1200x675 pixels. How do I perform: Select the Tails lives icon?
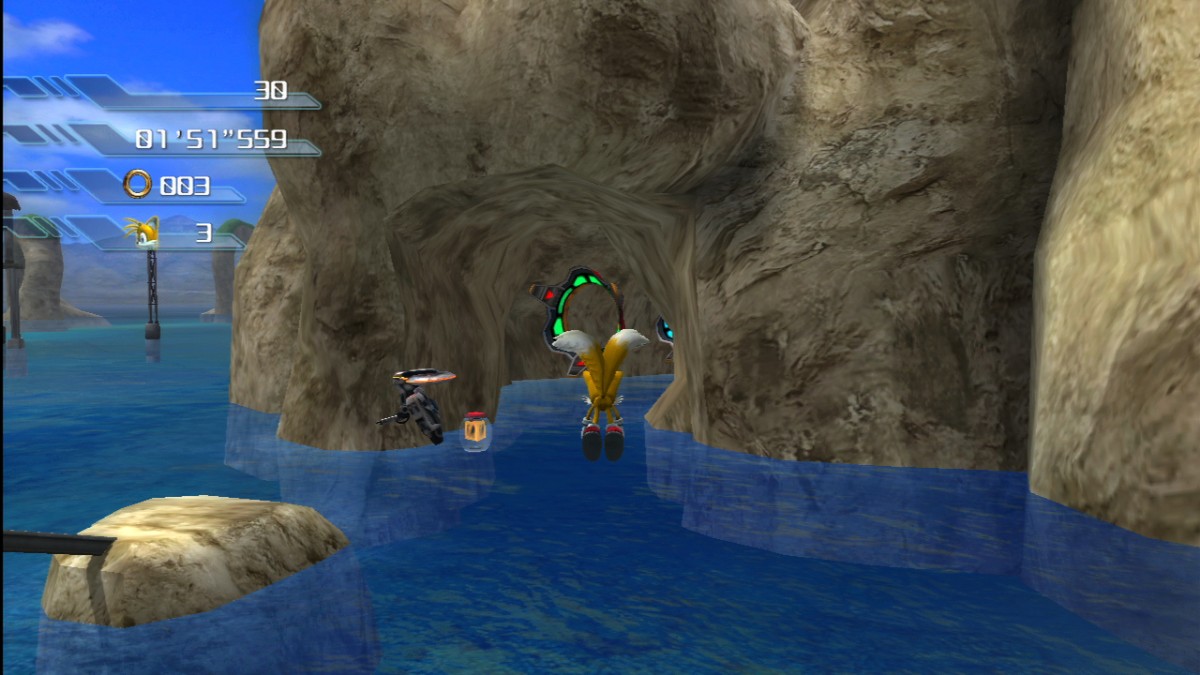tap(142, 232)
